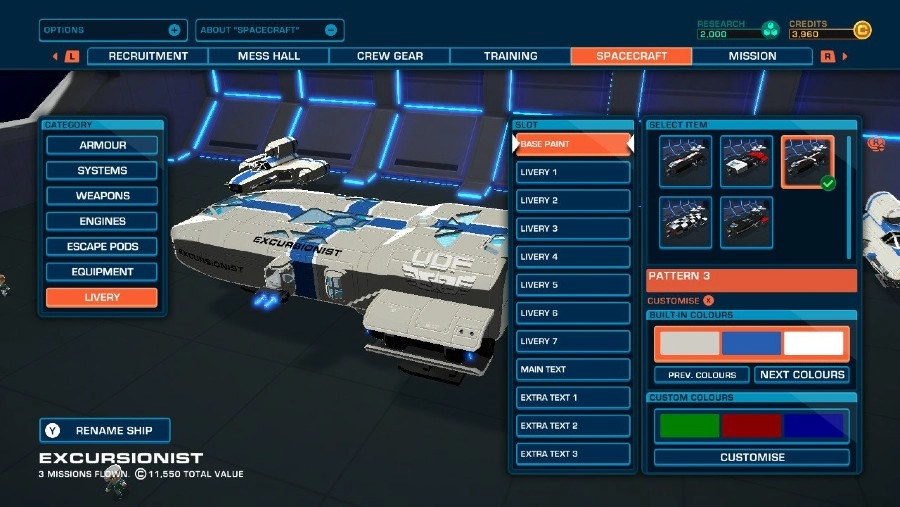900x507 pixels.
Task: Switch to the Recruitment tab
Action: click(x=148, y=56)
